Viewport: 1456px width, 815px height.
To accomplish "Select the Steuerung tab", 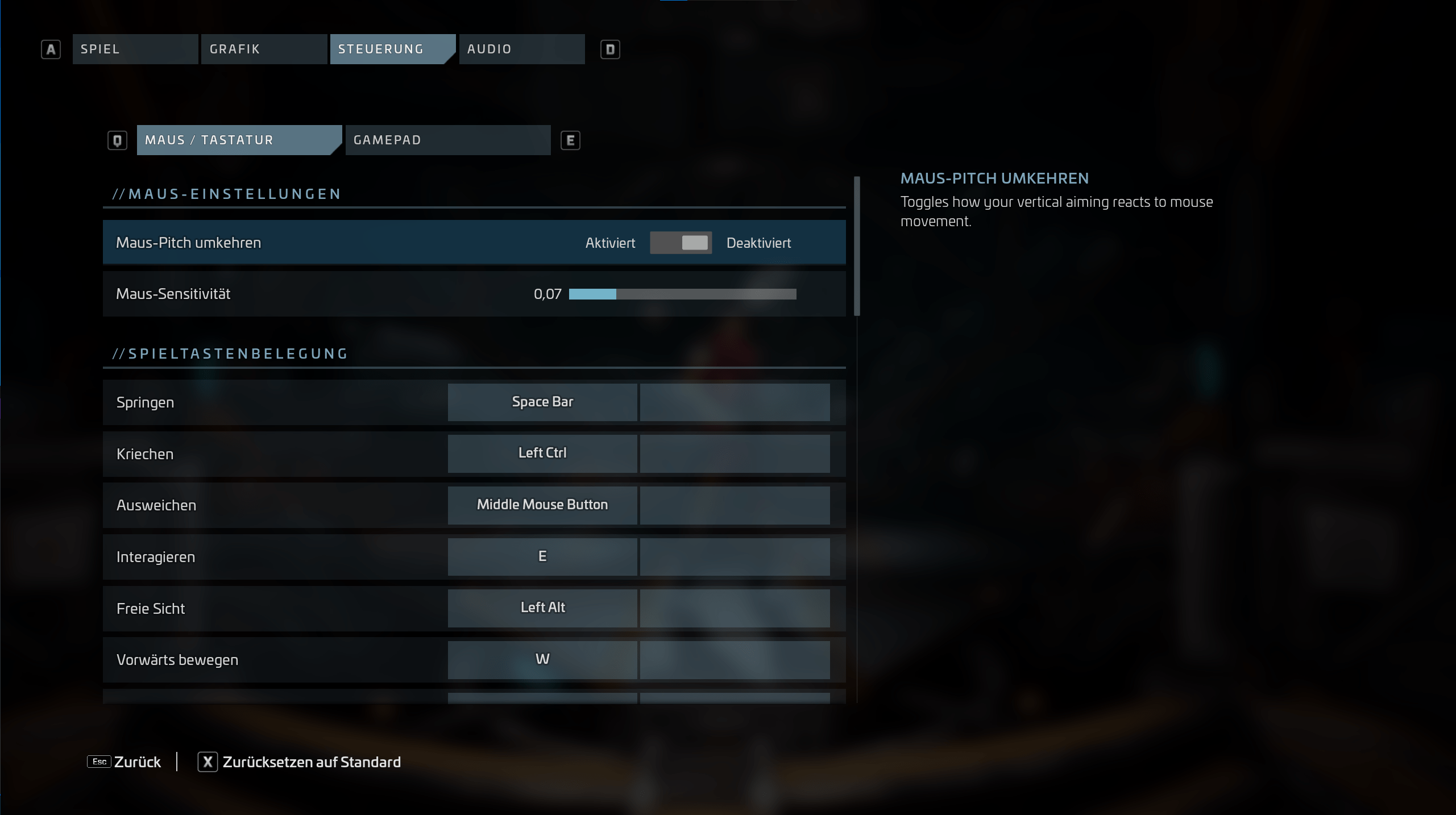I will click(x=392, y=49).
